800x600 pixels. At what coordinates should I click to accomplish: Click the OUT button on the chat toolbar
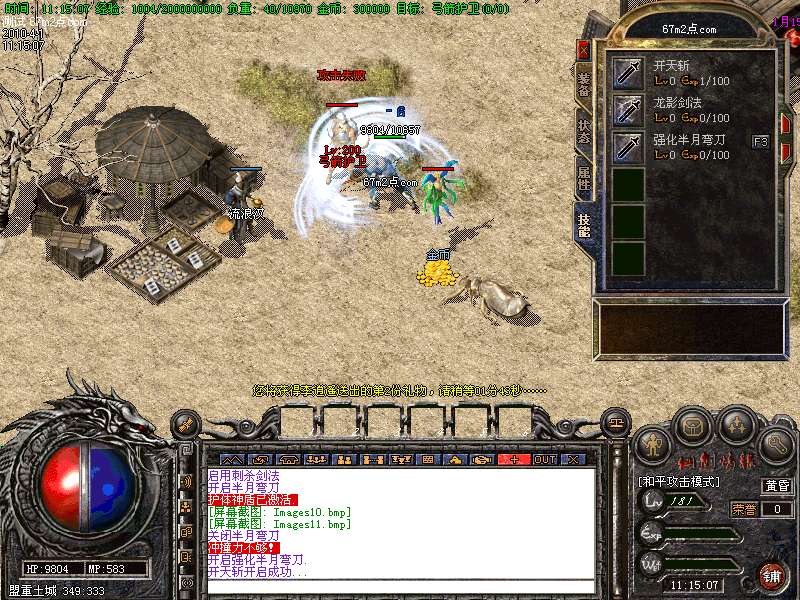545,459
